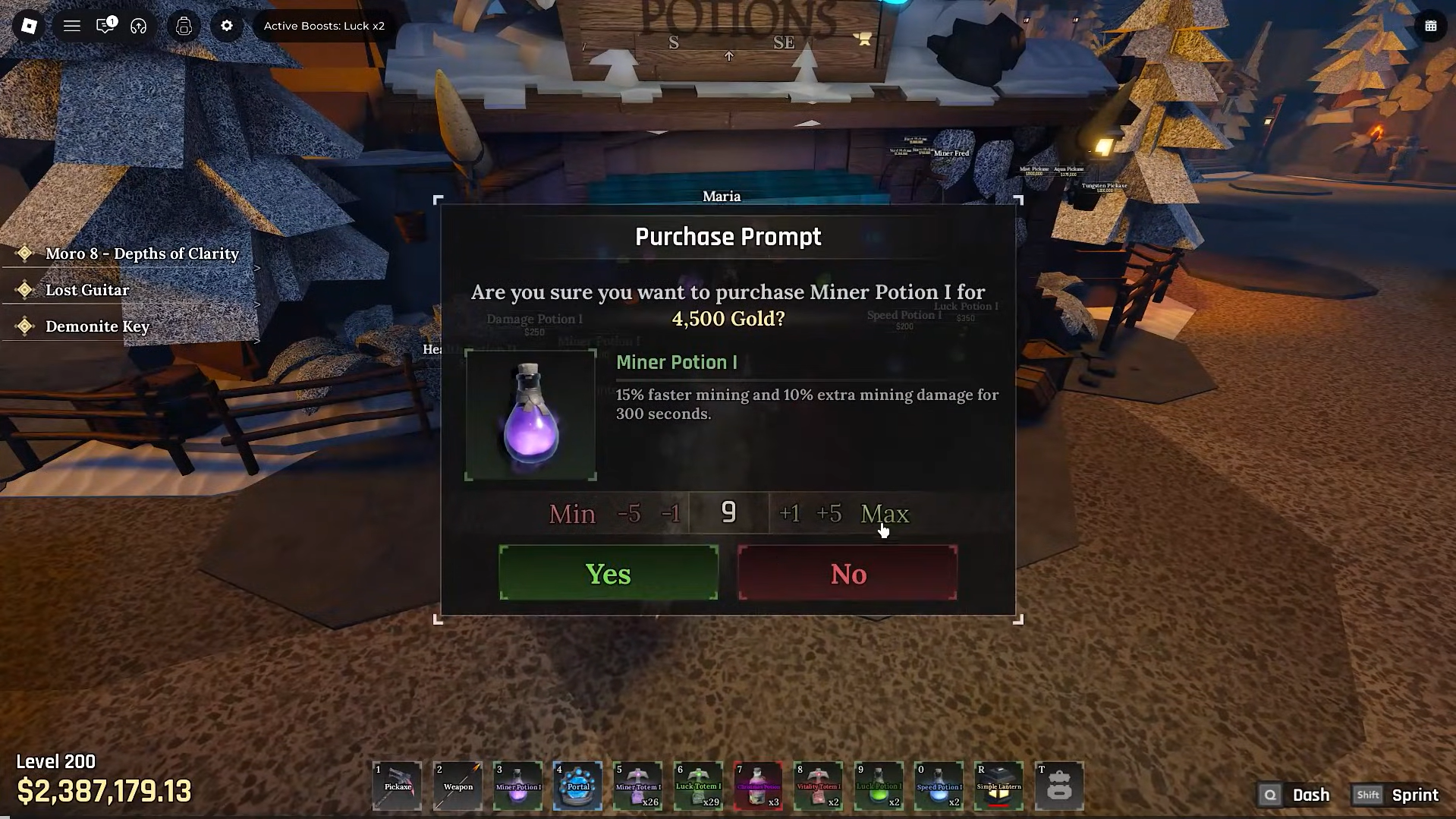The height and width of the screenshot is (819, 1456).
Task: Use the Miner Totem I slot
Action: point(637,786)
